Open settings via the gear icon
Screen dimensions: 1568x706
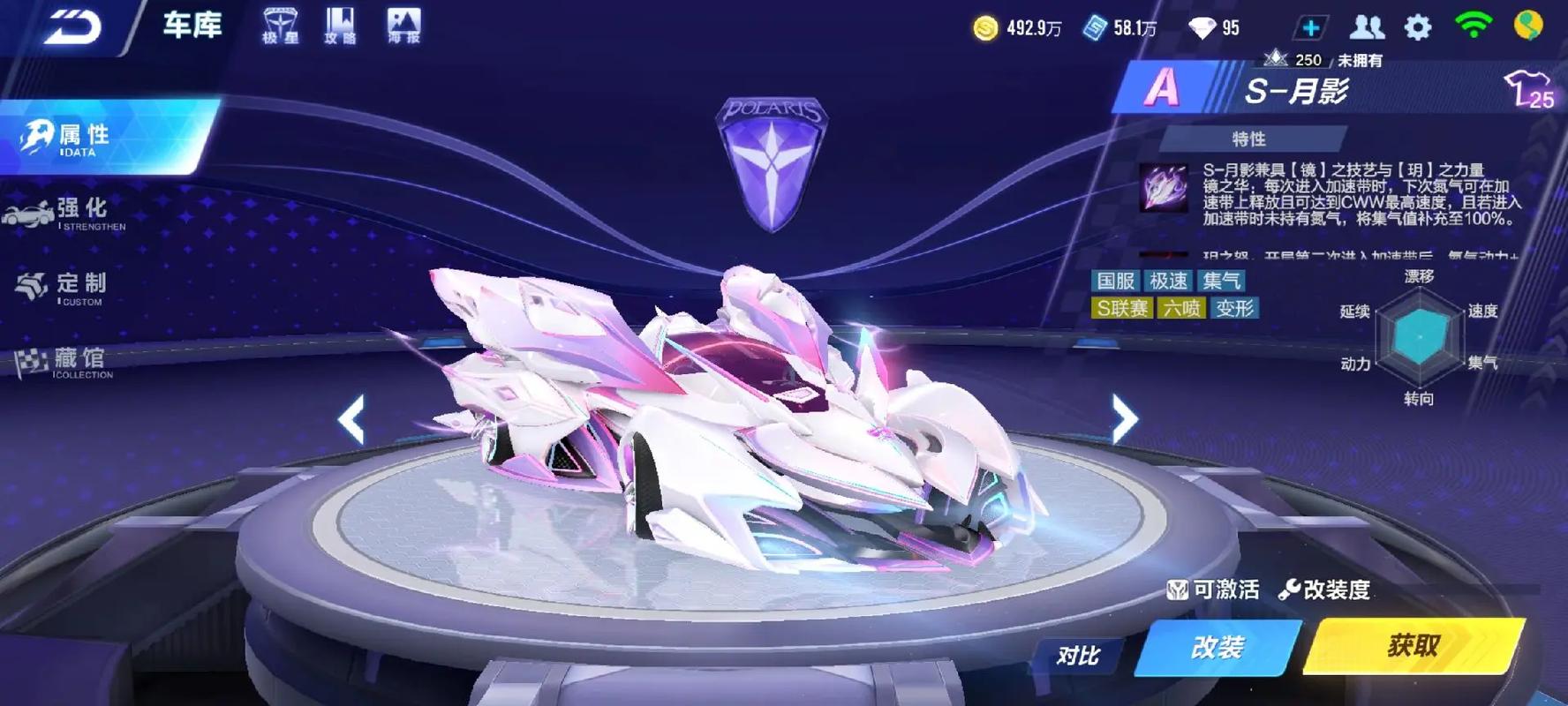click(1418, 27)
